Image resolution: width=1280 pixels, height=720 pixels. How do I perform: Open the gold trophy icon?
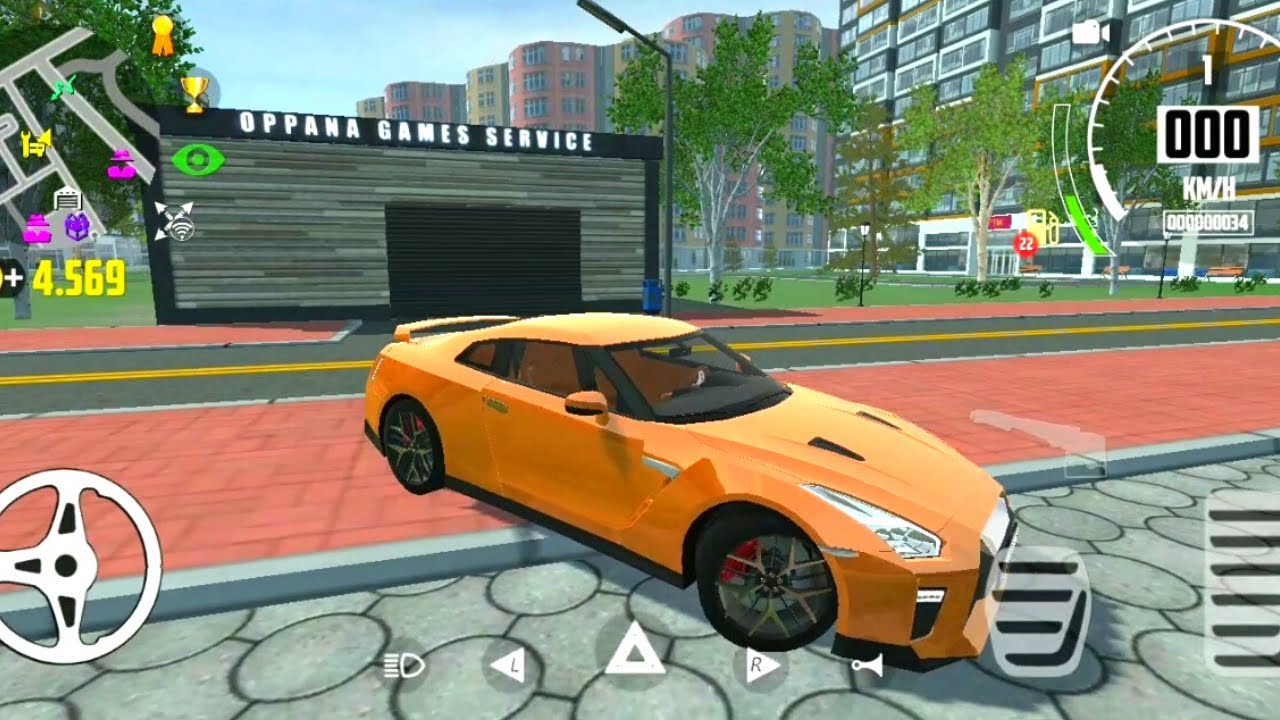[194, 93]
